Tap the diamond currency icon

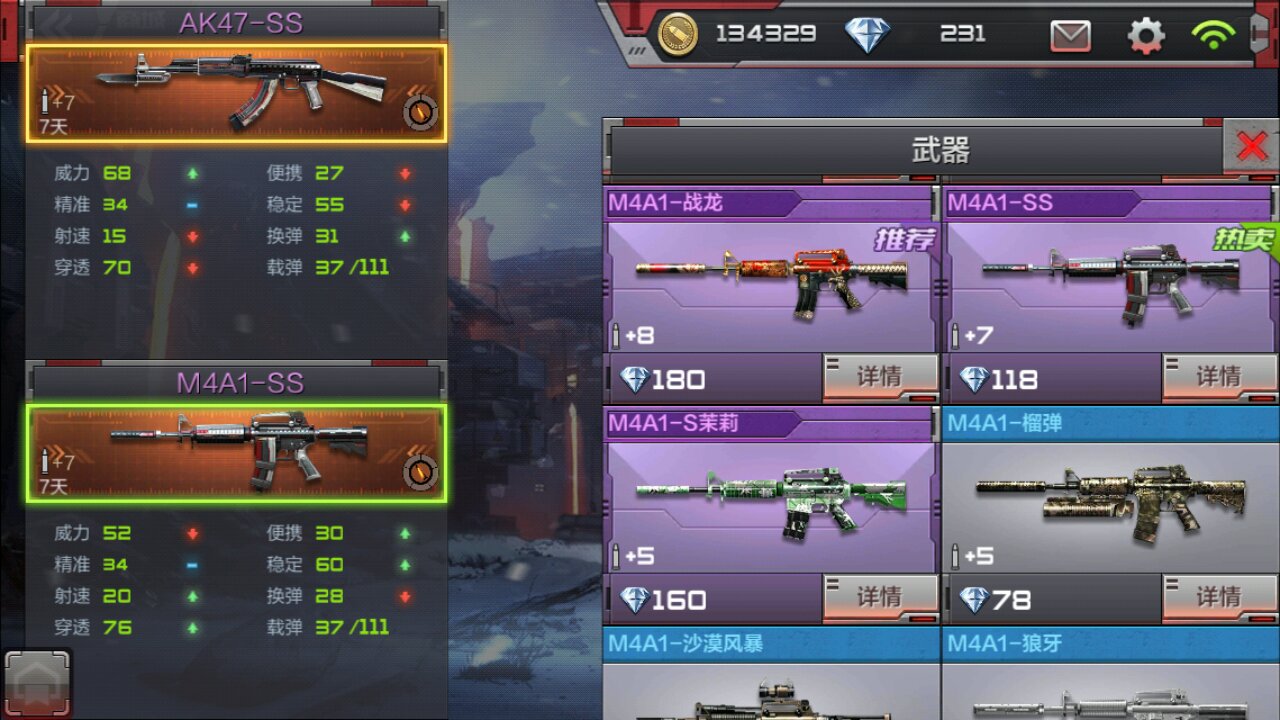click(x=867, y=35)
